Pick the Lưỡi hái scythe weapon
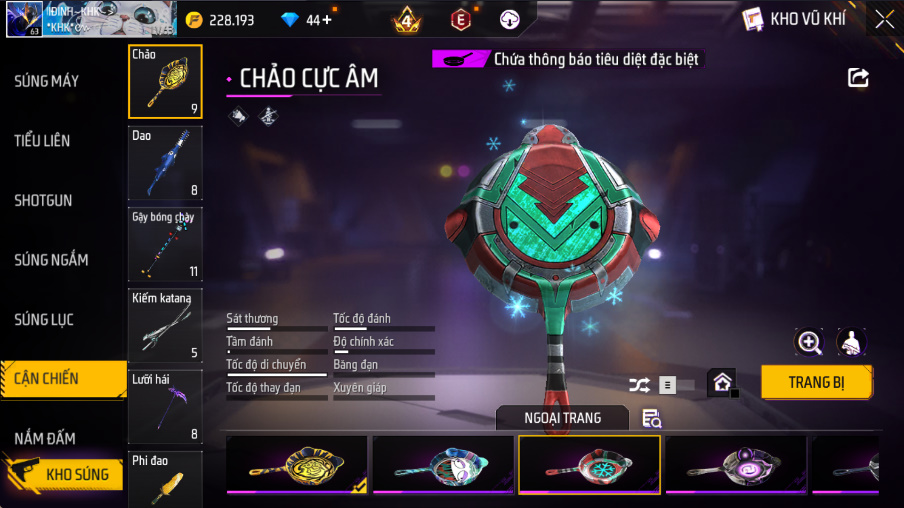Viewport: 904px width, 508px height. (x=165, y=406)
